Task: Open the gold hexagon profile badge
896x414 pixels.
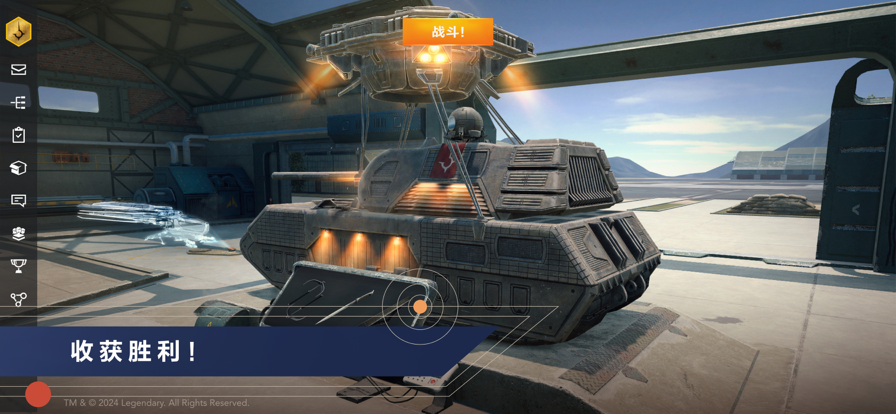Action: 19,32
